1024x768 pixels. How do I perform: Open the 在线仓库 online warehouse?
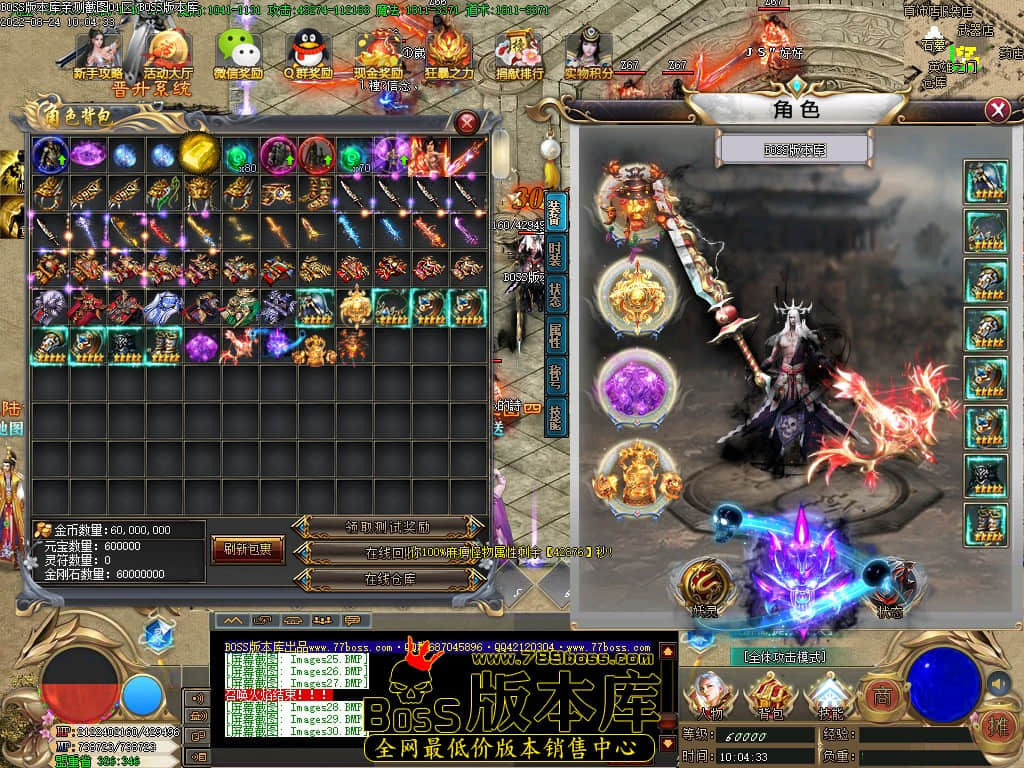click(388, 578)
